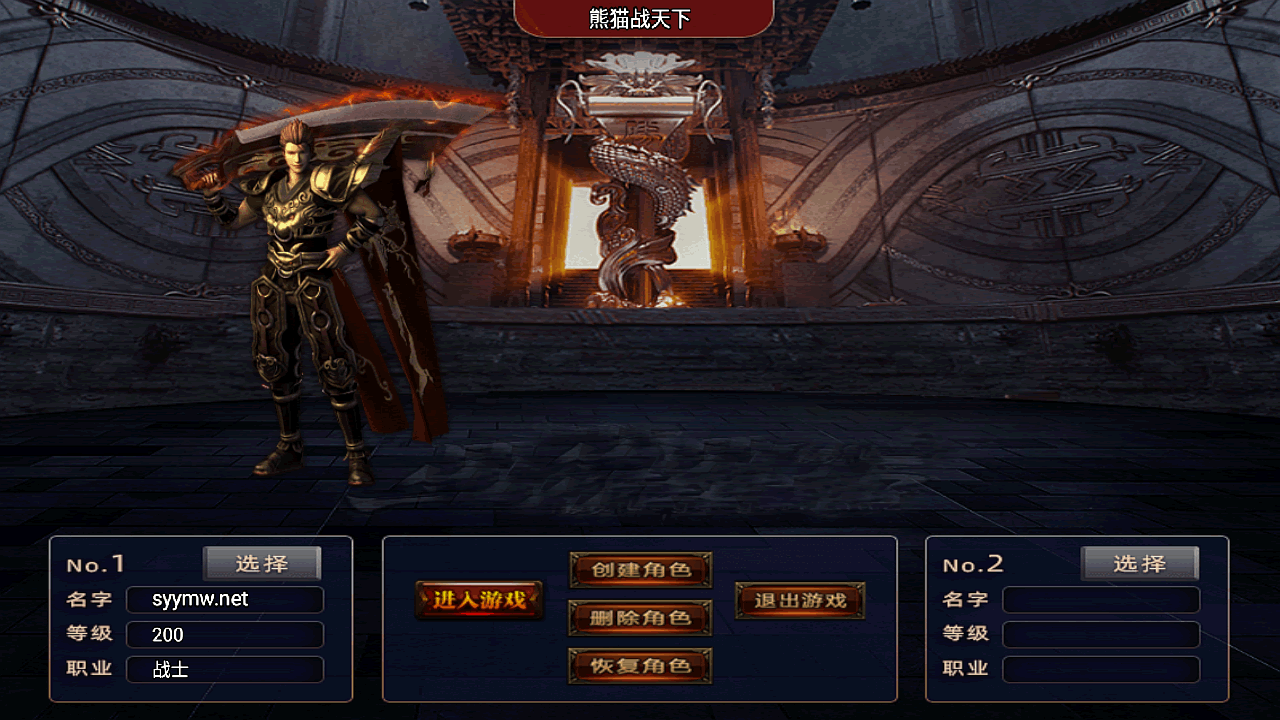The image size is (1280, 720).
Task: Choose 删除角色 to delete the character
Action: point(640,618)
